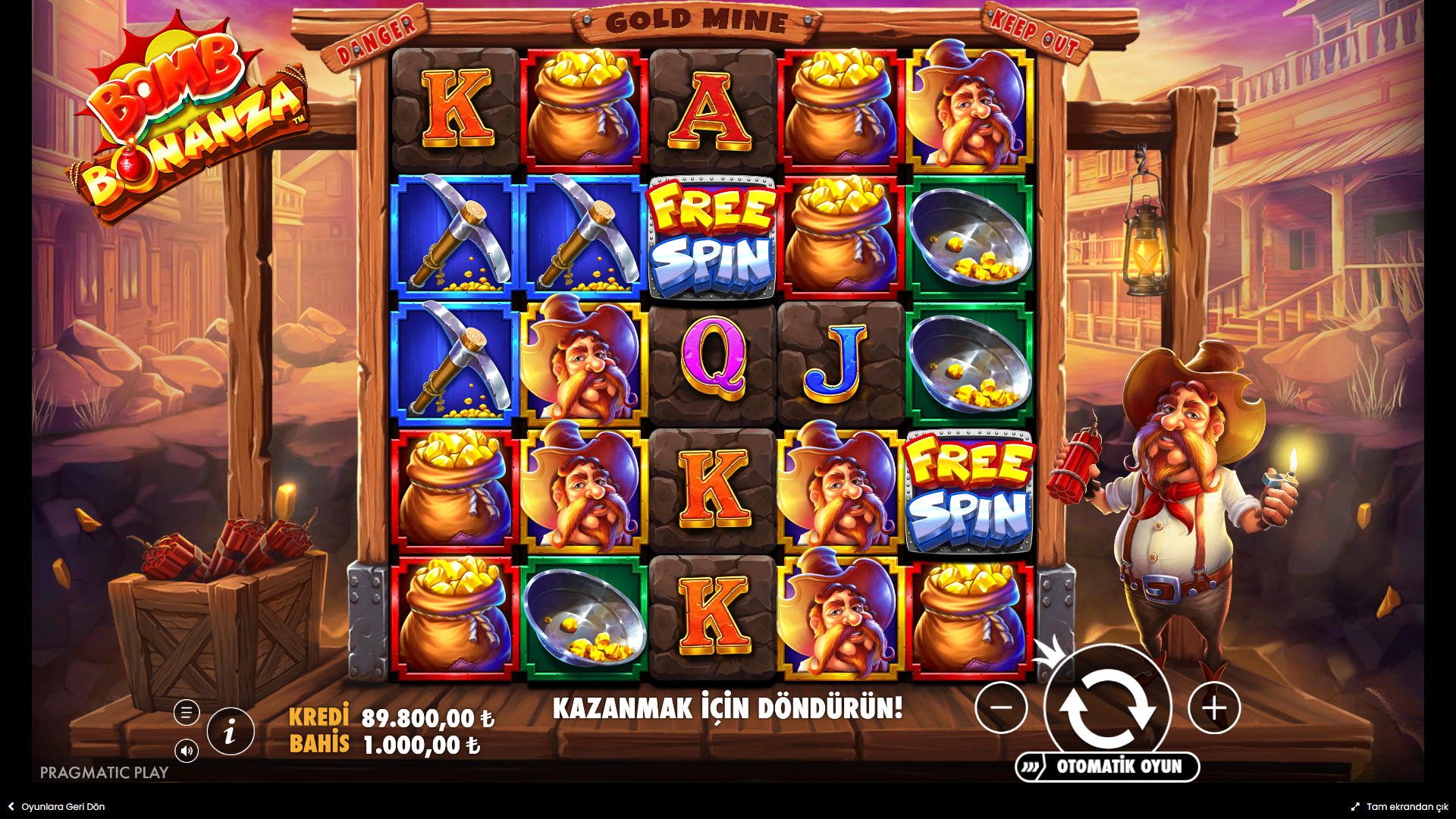Decrease the bet with the minus button

tap(1001, 708)
